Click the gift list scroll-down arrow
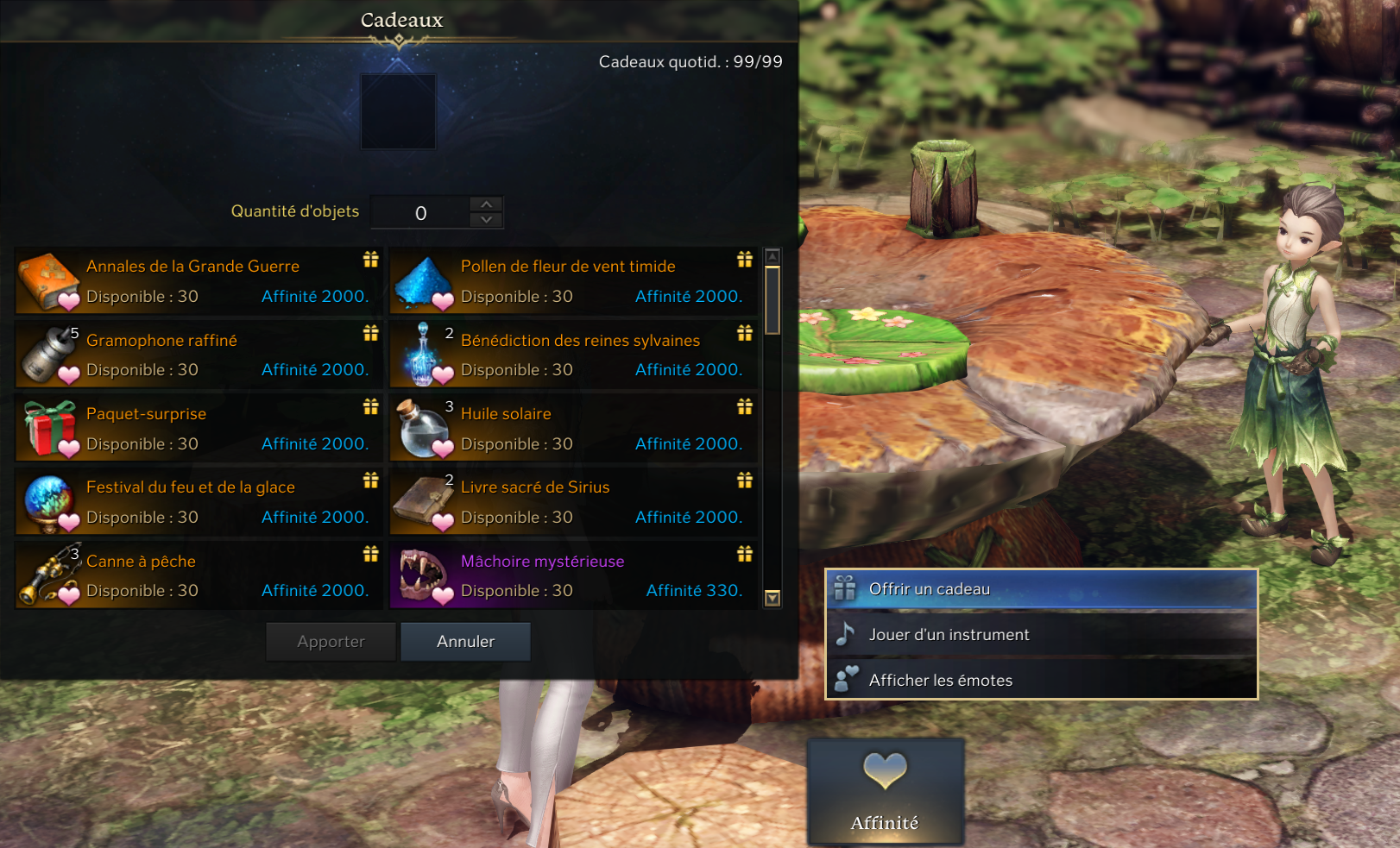The image size is (1400, 848). click(773, 598)
